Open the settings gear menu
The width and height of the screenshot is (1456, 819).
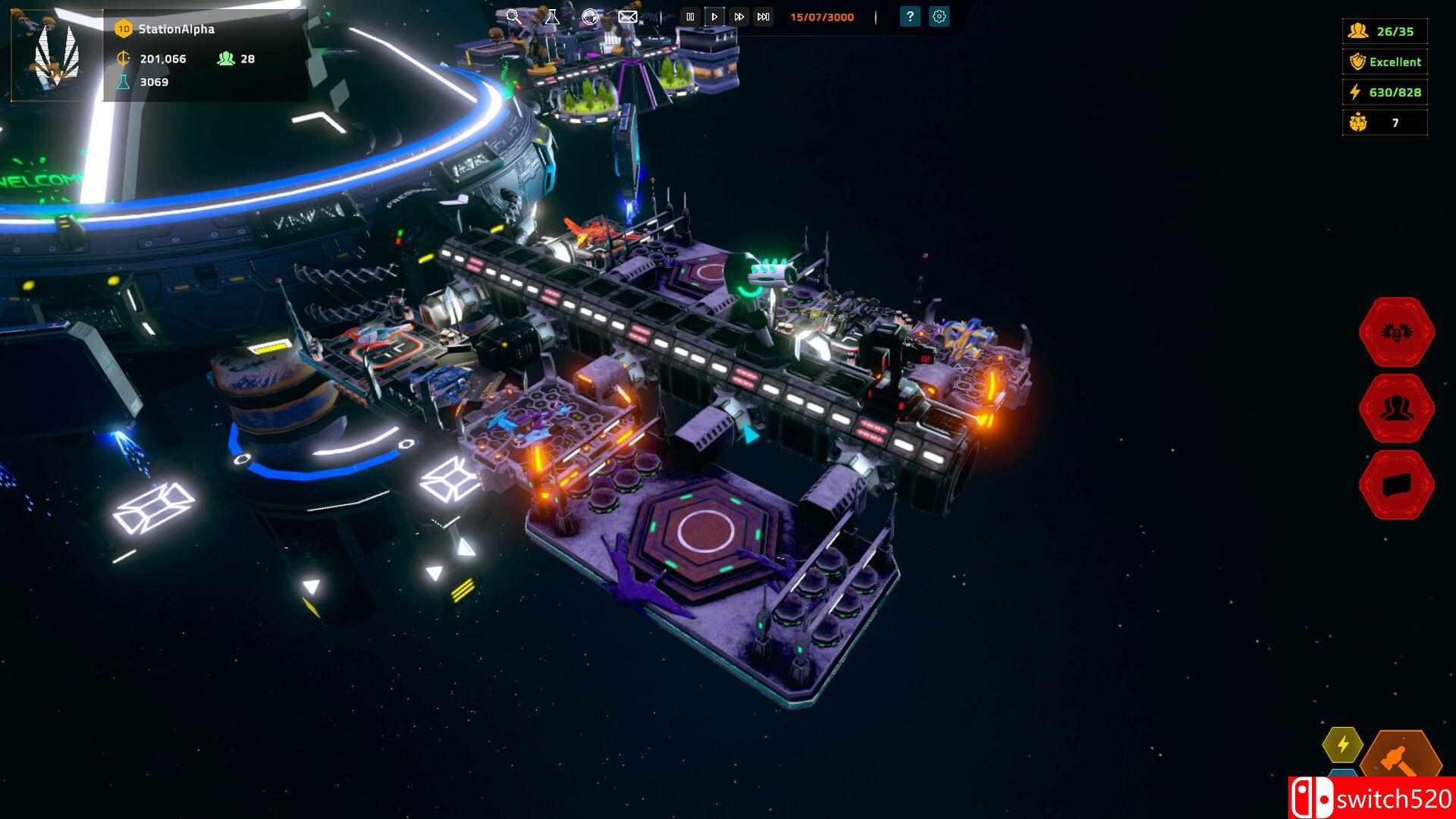[939, 16]
